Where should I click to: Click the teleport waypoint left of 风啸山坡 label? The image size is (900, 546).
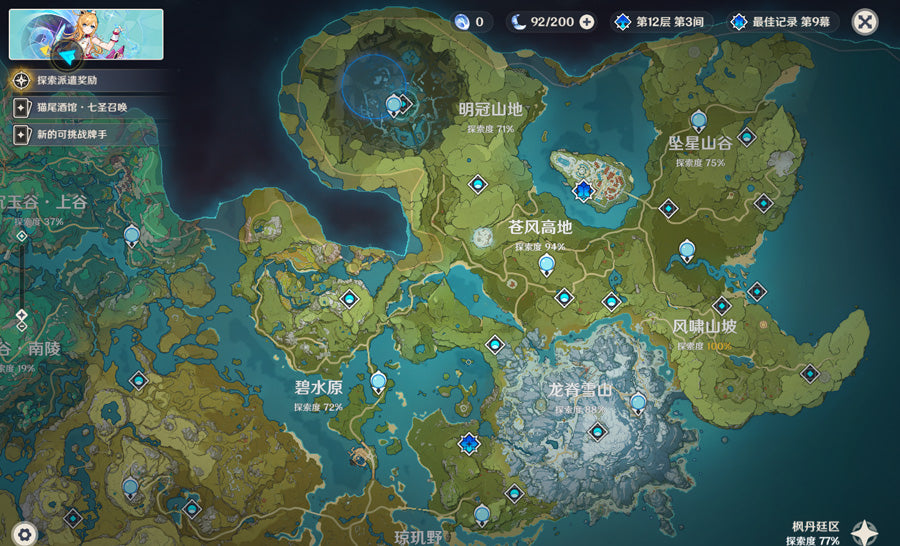click(x=721, y=305)
